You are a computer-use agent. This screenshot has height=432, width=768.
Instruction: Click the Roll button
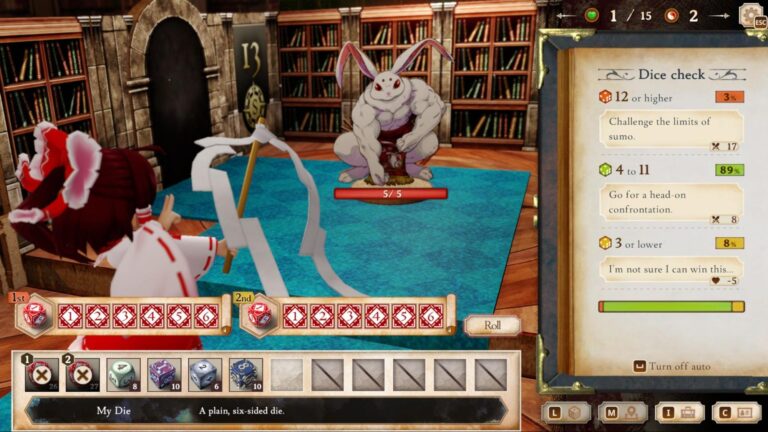tap(492, 325)
